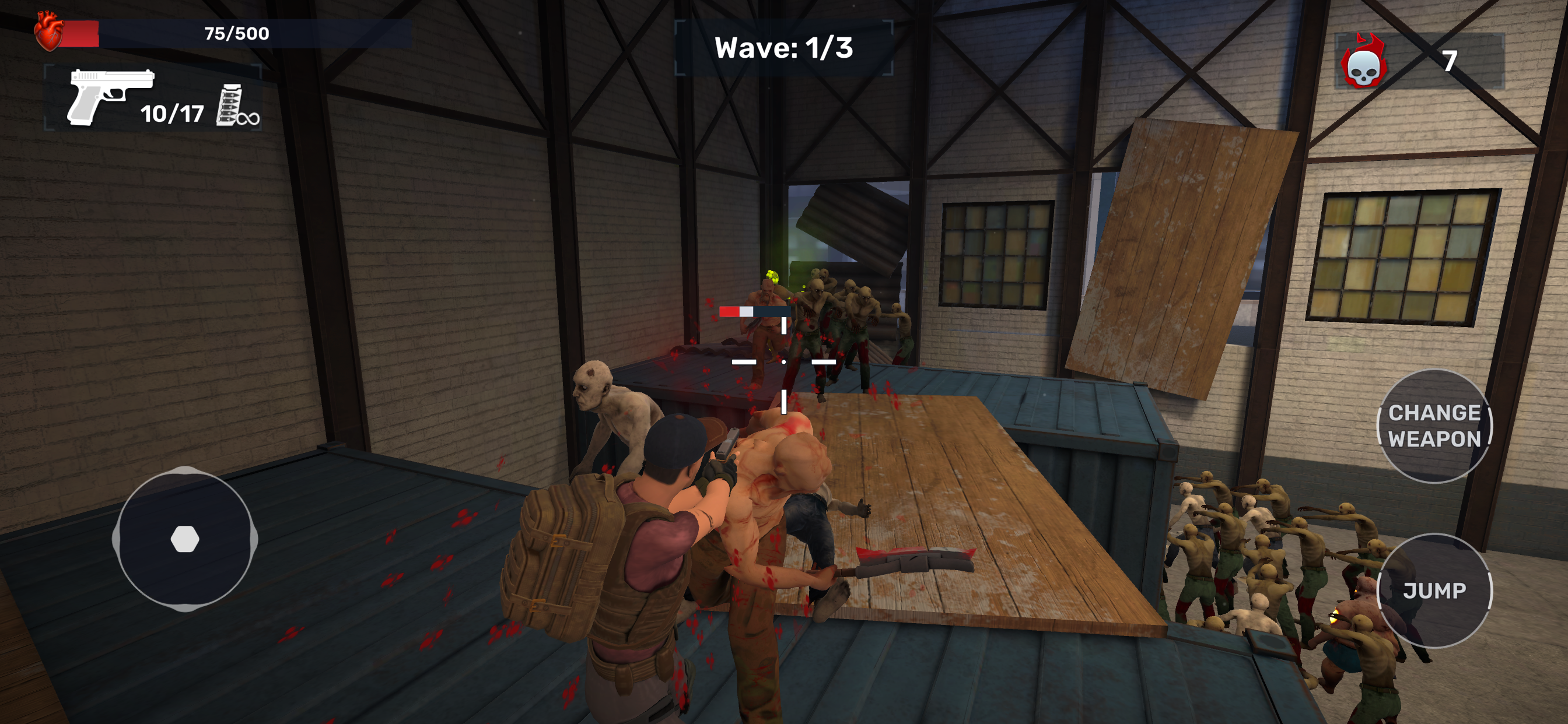
Task: Tap the health bar to toggle its display
Action: (235, 34)
